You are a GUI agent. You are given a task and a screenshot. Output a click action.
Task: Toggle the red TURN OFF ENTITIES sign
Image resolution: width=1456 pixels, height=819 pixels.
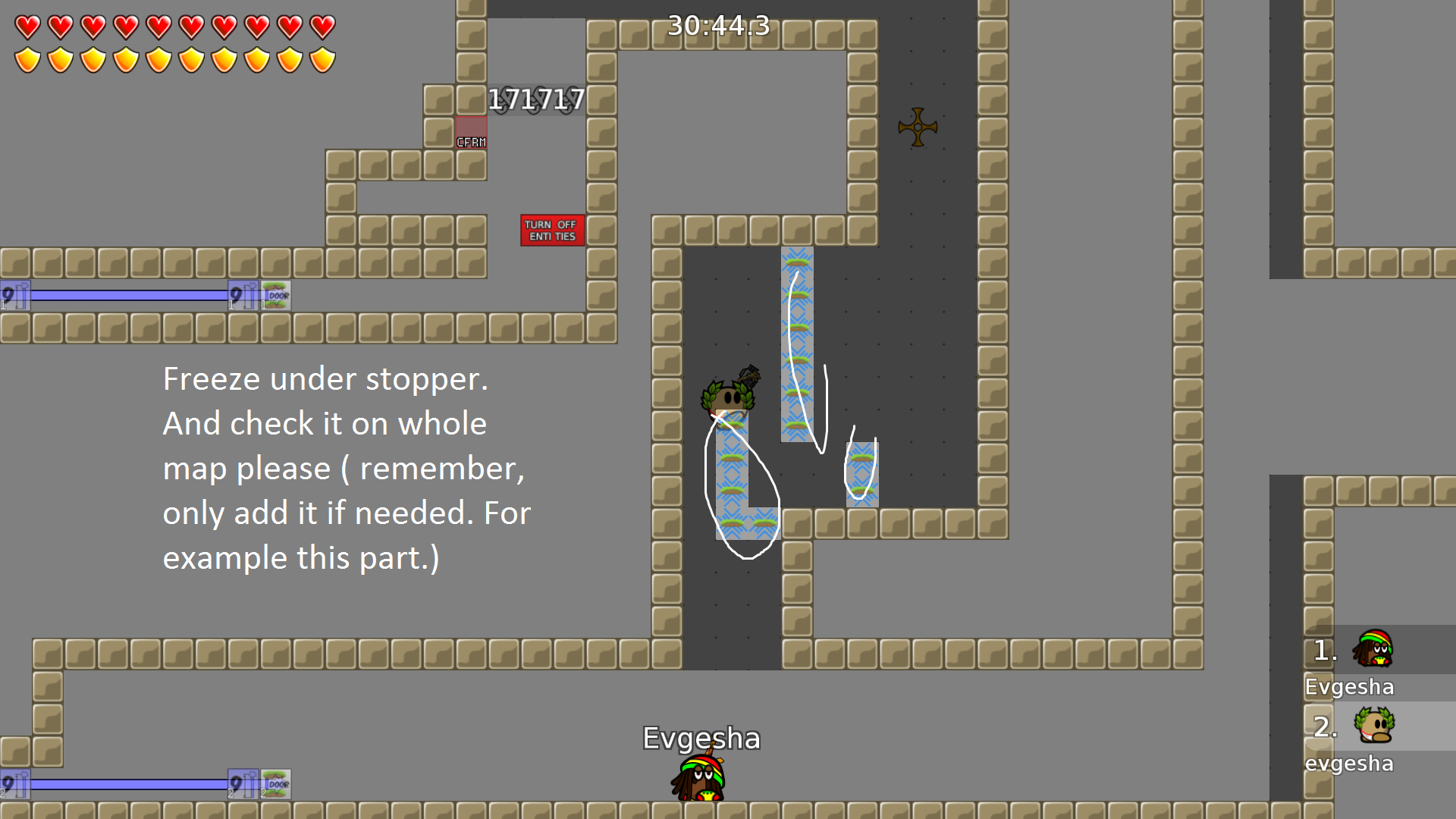[552, 229]
